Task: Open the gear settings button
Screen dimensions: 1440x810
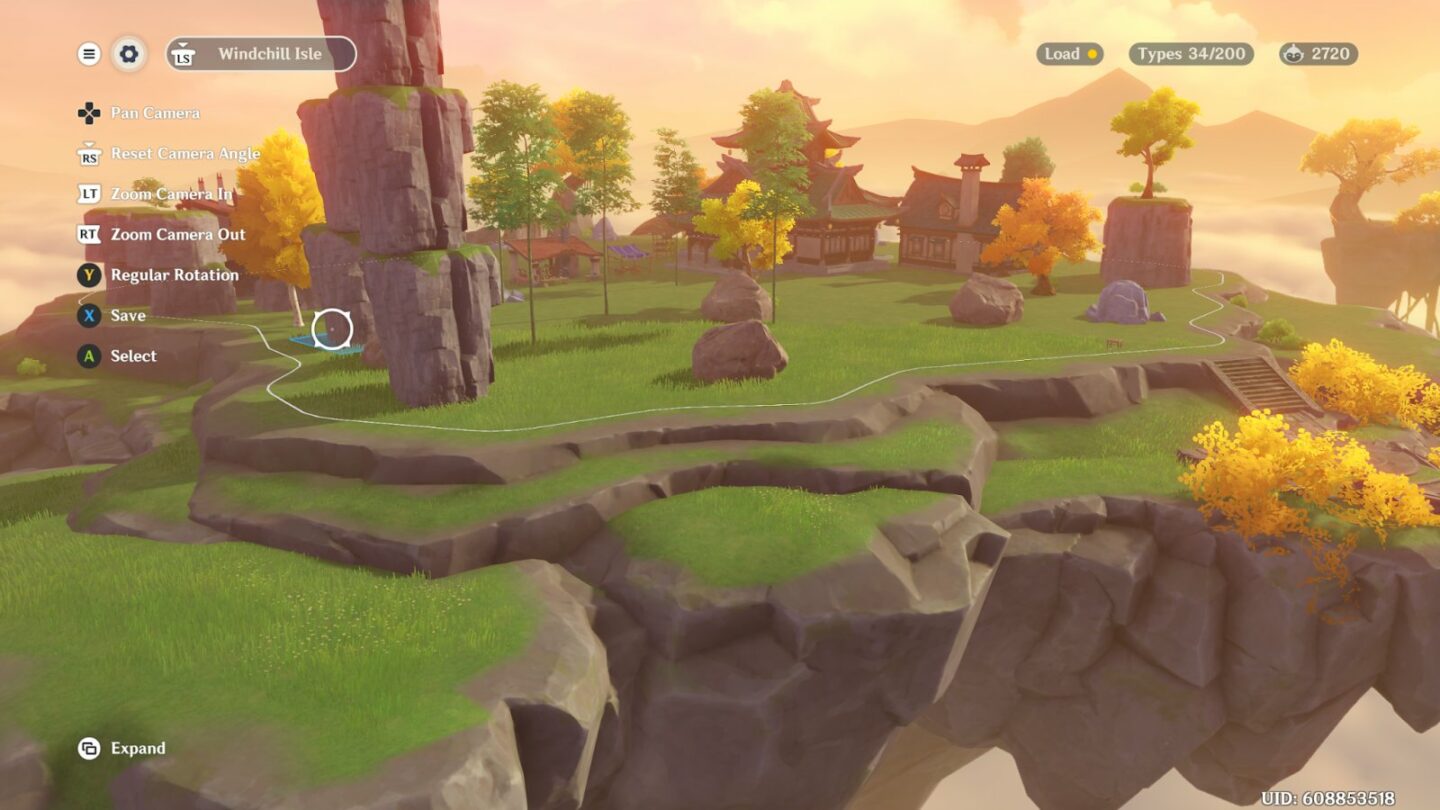Action: (x=129, y=54)
